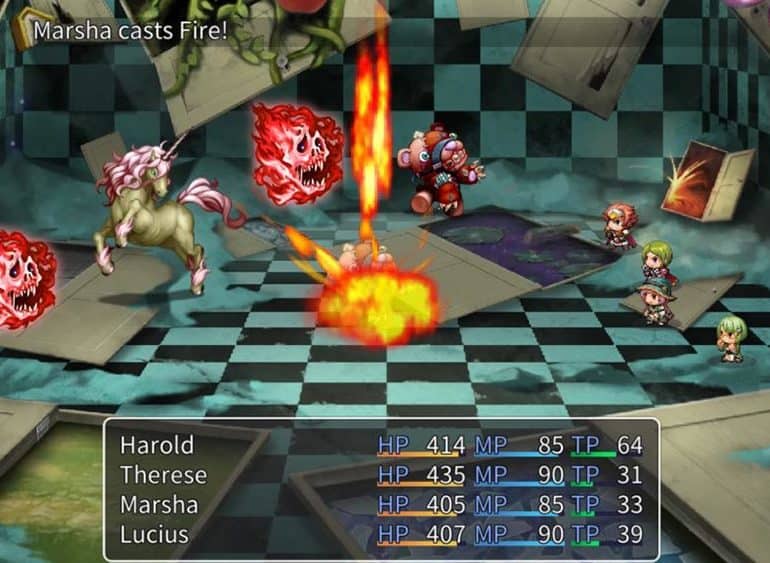Choose Therese's row in the party window
770x563 pixels.
pos(163,475)
